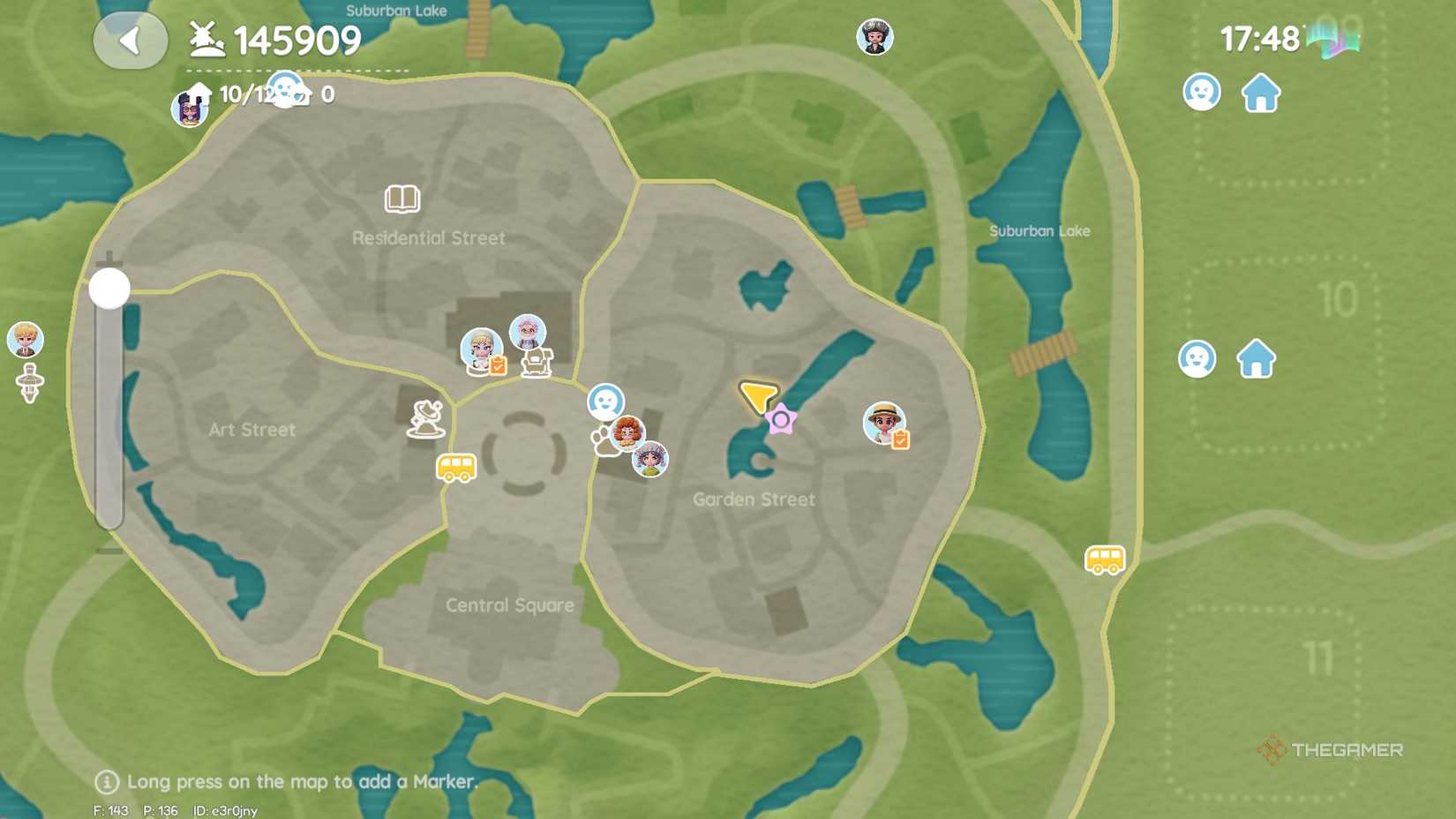The width and height of the screenshot is (1456, 819).
Task: Select the armchair furniture shop marker
Action: click(537, 362)
